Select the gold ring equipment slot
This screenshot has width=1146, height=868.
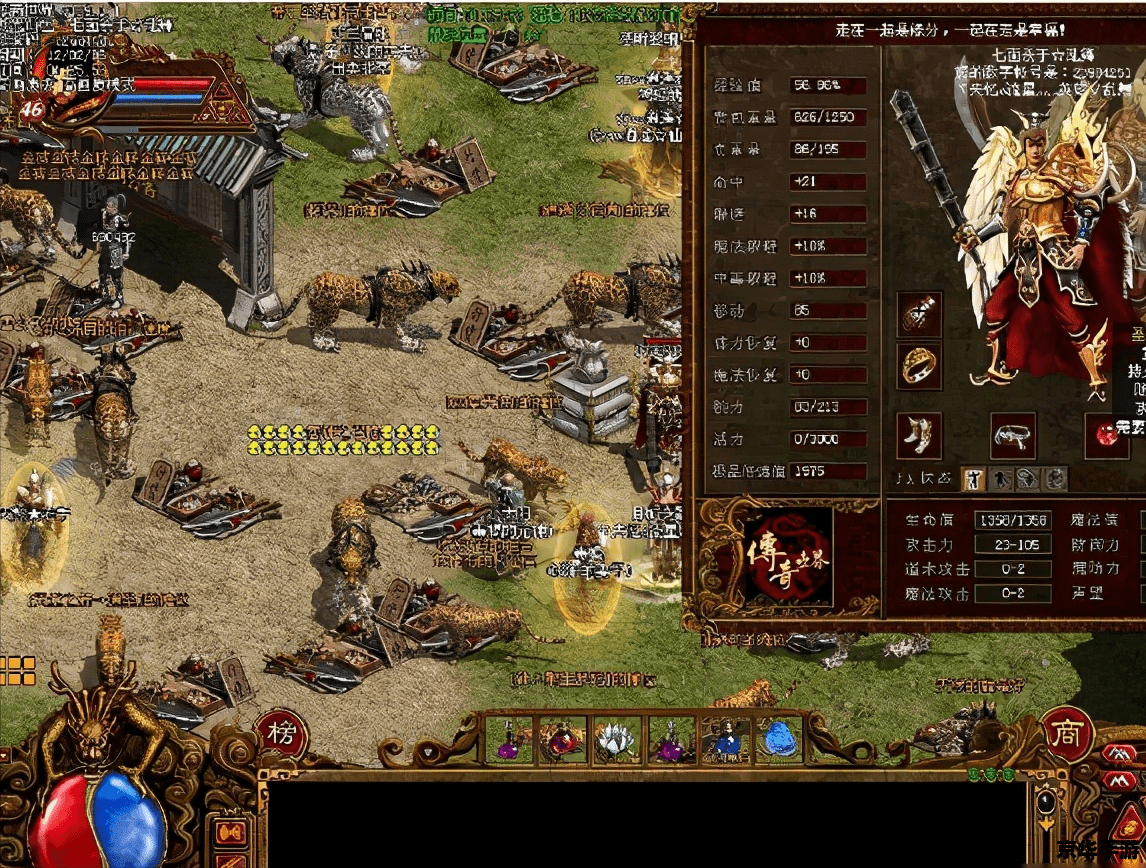click(x=920, y=365)
